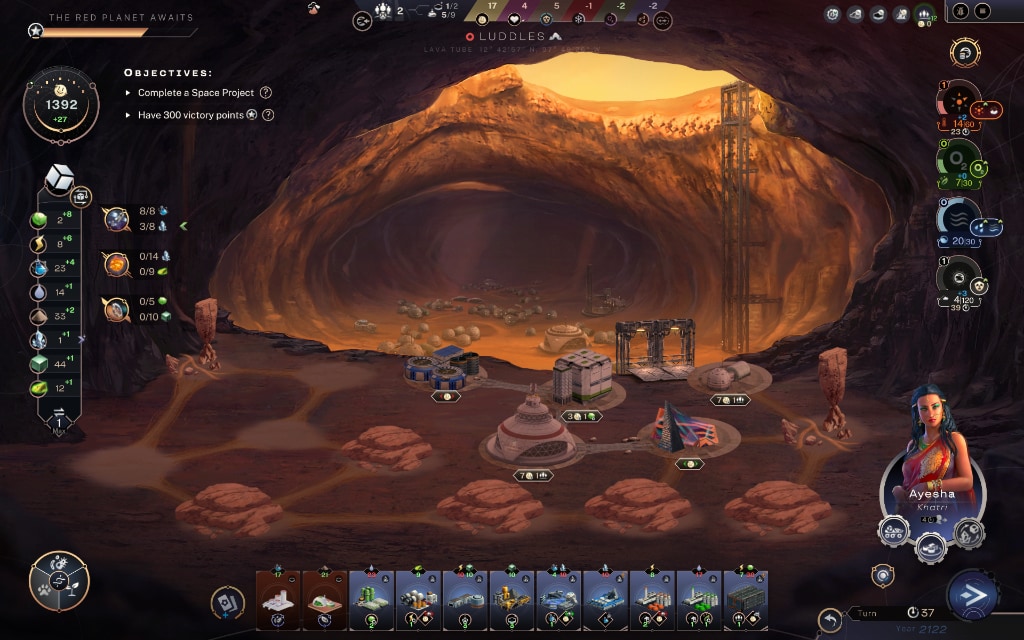
Task: Open the circular wheel menu in the bottom-left corner
Action: point(59,581)
